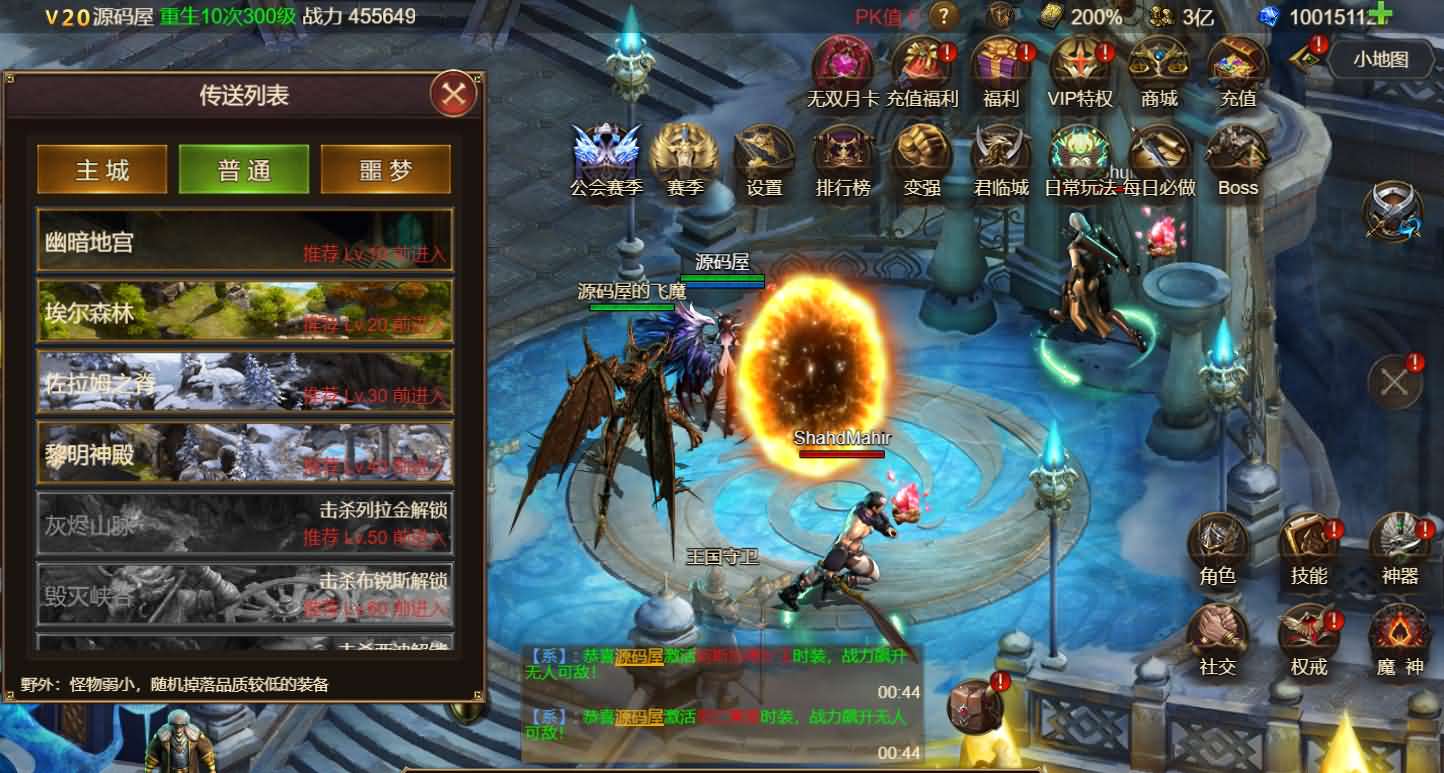Show the 排行榜 rankings
The image size is (1444, 773).
pyautogui.click(x=843, y=158)
